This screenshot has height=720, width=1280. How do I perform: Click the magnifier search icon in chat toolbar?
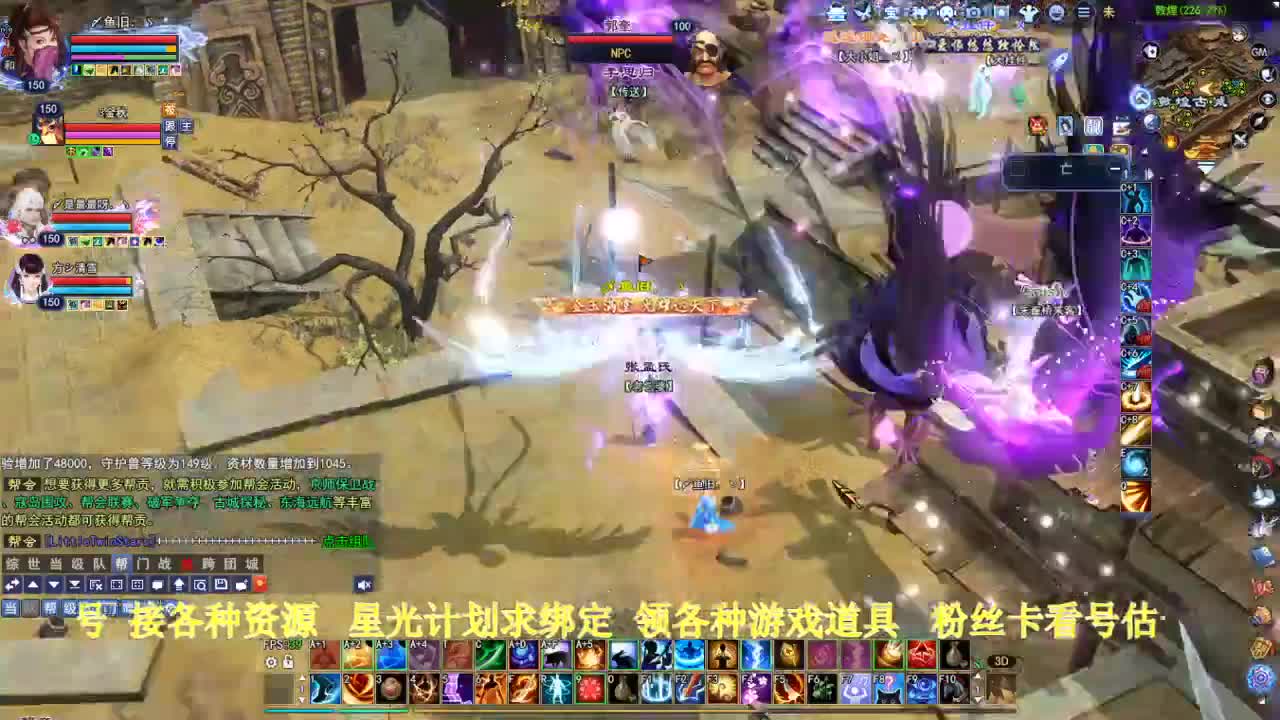pos(201,585)
